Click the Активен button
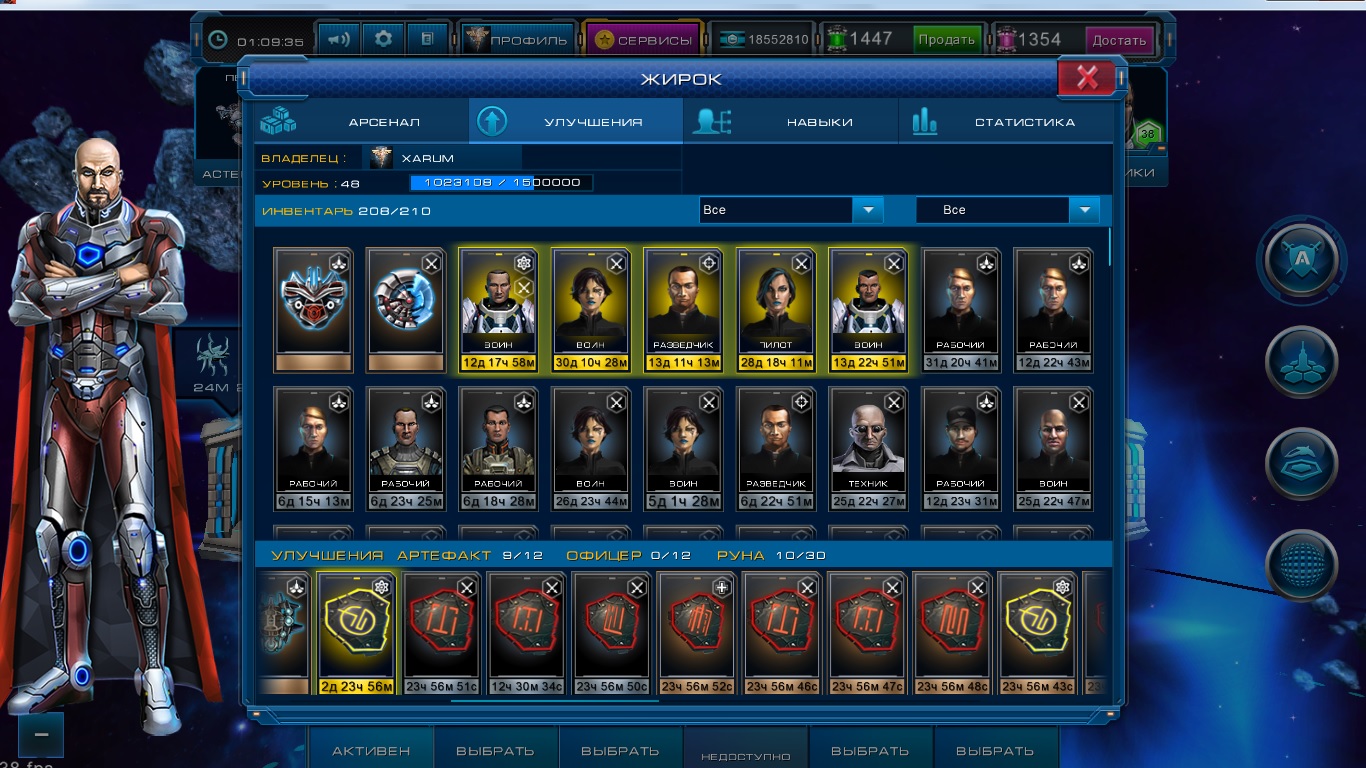Image resolution: width=1366 pixels, height=768 pixels. tap(371, 751)
